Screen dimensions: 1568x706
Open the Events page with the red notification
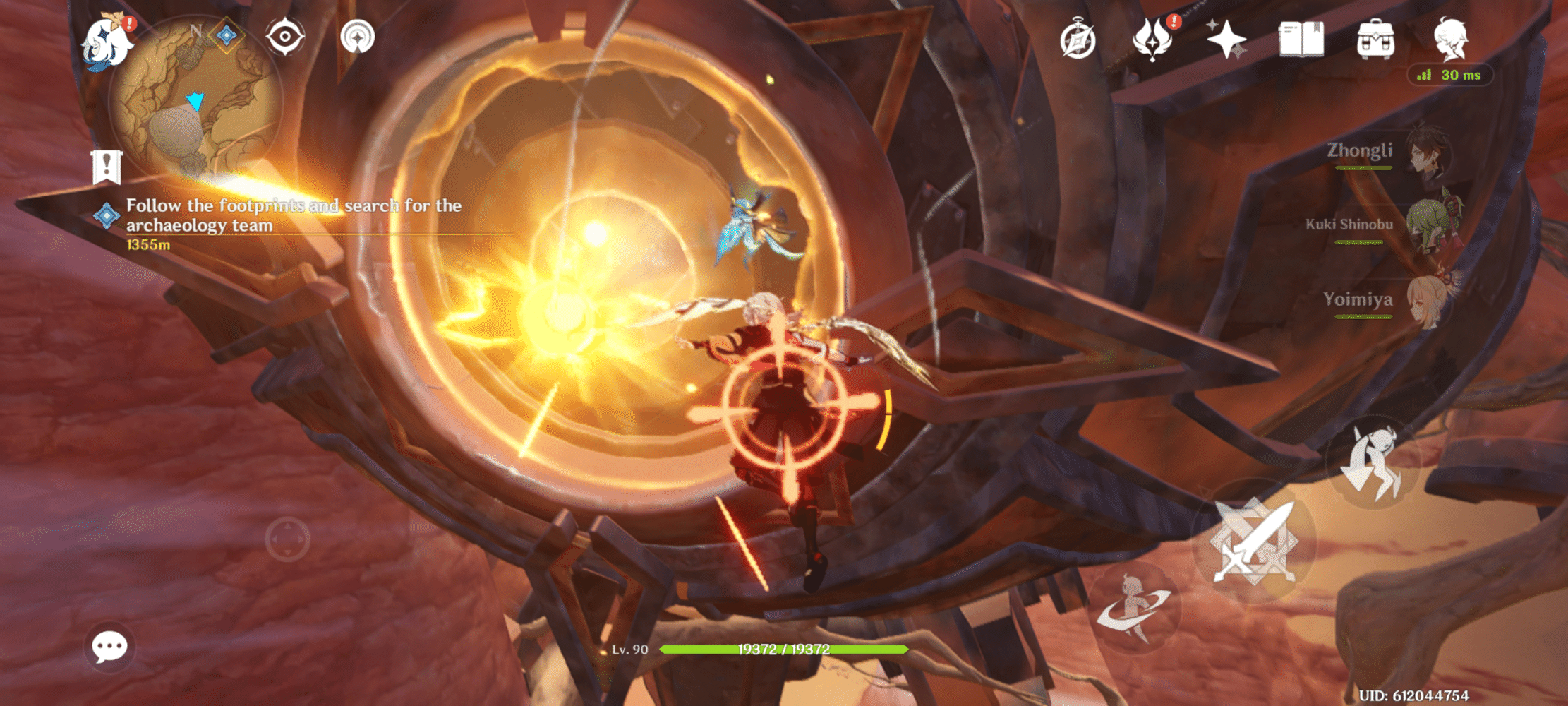1153,39
